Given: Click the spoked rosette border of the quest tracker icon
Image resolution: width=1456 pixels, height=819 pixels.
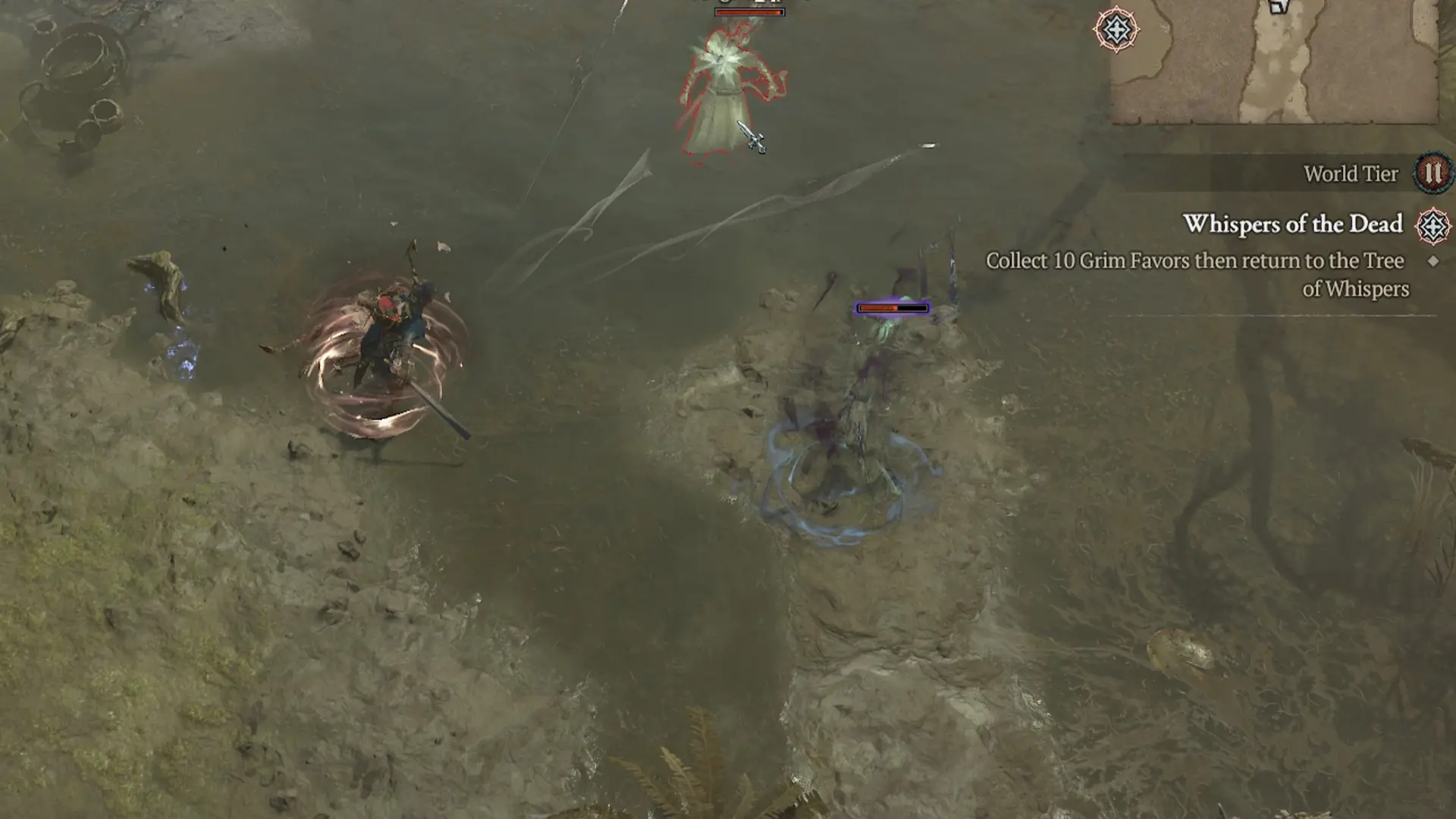Looking at the screenshot, I should [1432, 209].
